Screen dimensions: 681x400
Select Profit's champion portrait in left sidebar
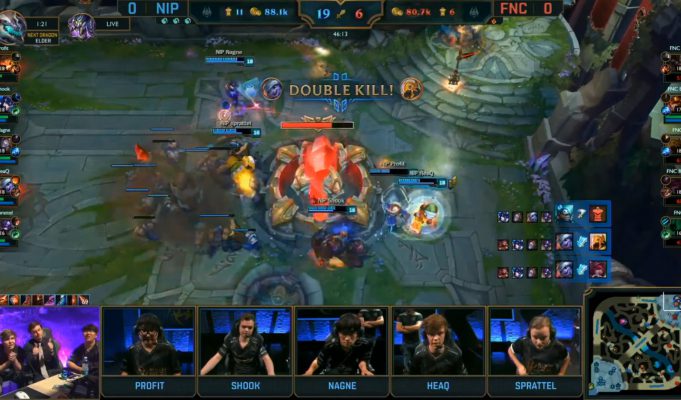coord(5,66)
